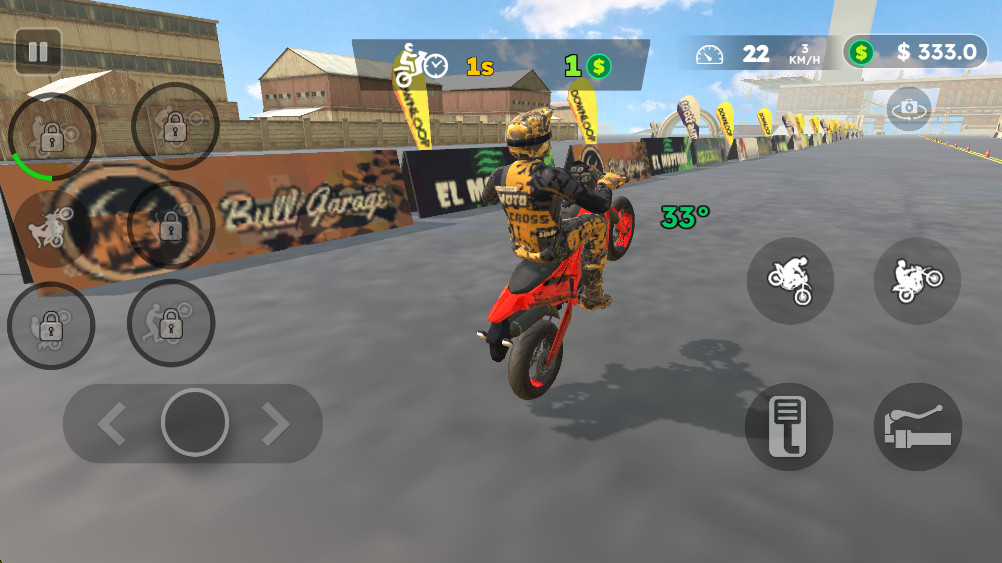Image resolution: width=1002 pixels, height=563 pixels.
Task: Pause the game
Action: (x=38, y=51)
